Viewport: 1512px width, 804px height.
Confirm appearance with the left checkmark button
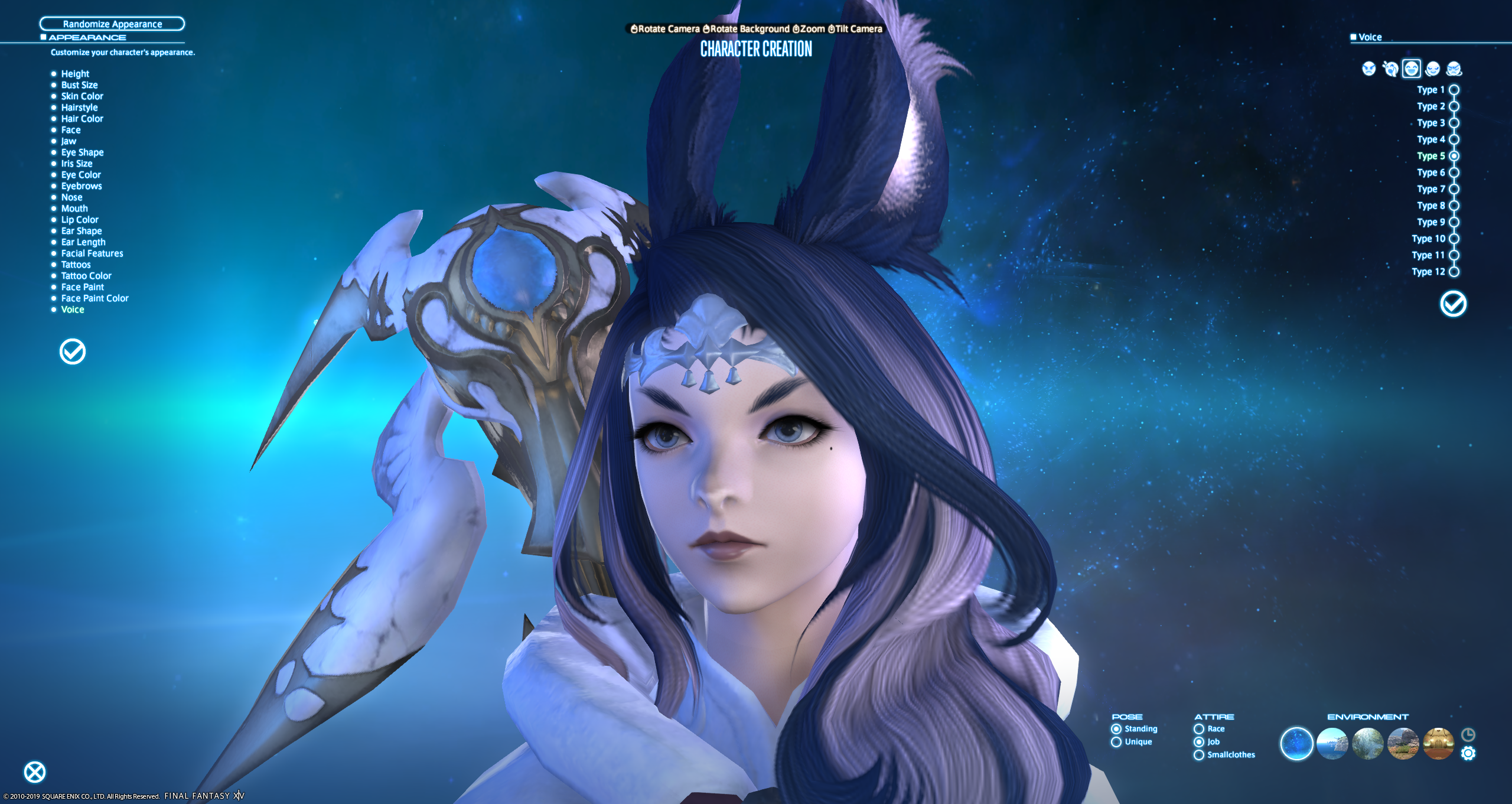(73, 351)
